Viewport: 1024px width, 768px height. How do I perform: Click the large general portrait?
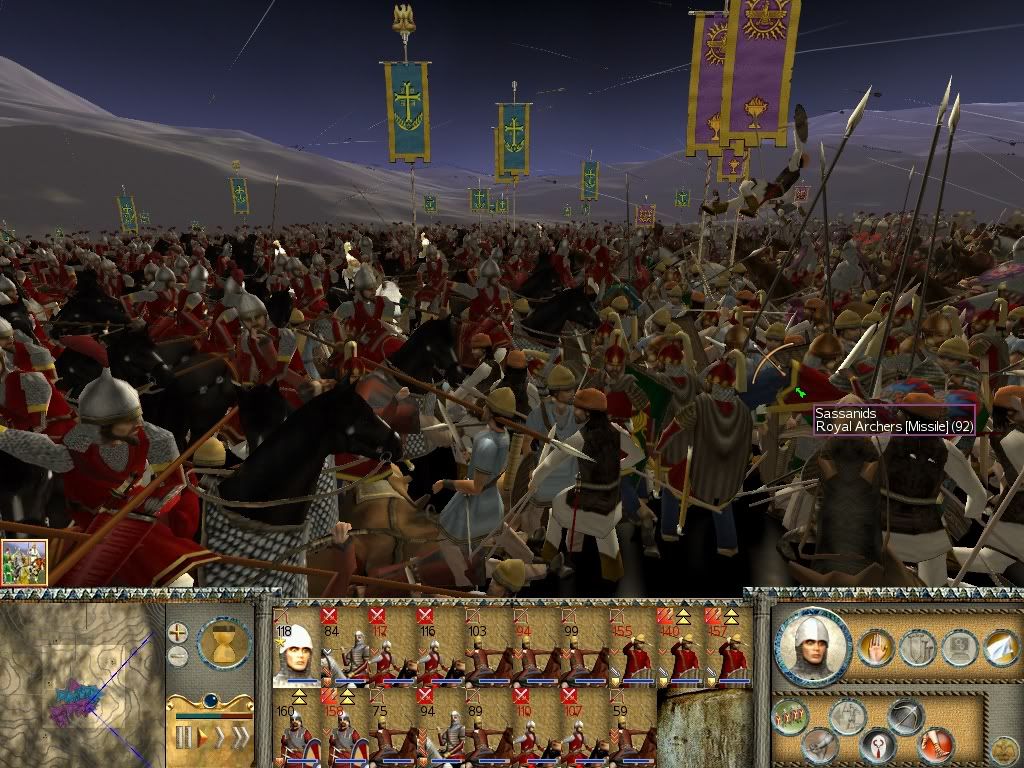(x=812, y=646)
